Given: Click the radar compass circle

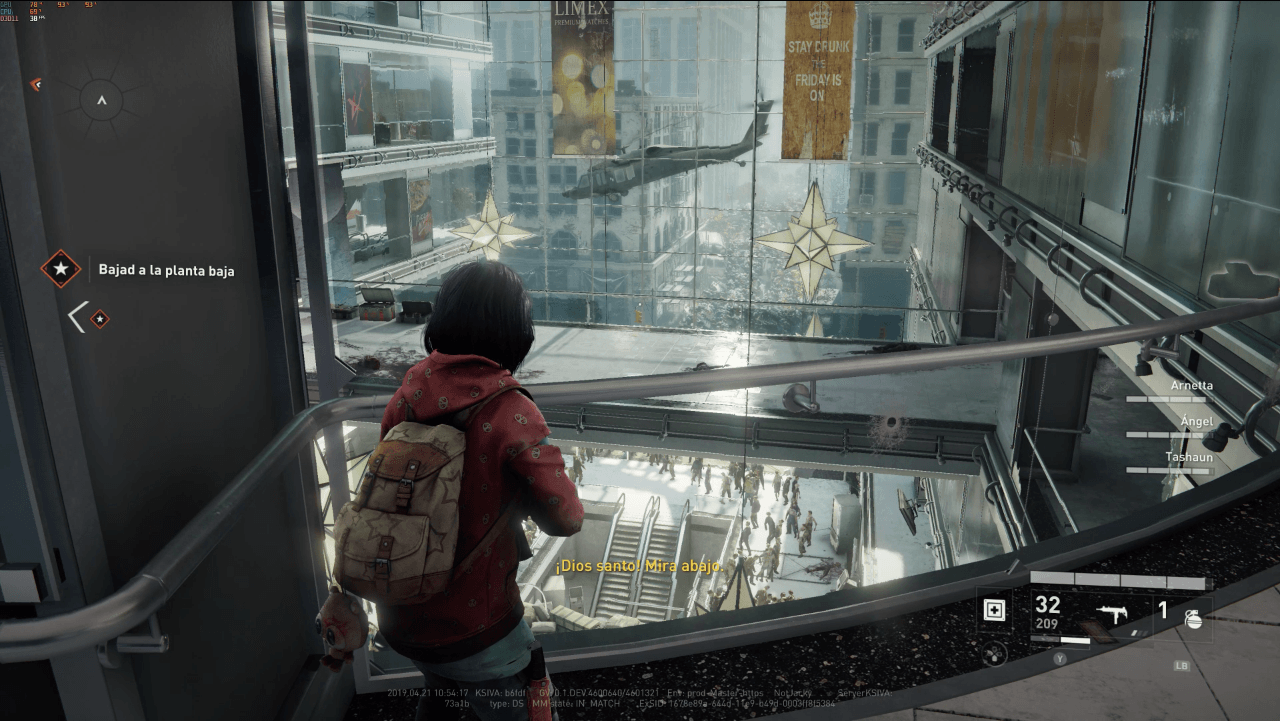Looking at the screenshot, I should pos(101,100).
